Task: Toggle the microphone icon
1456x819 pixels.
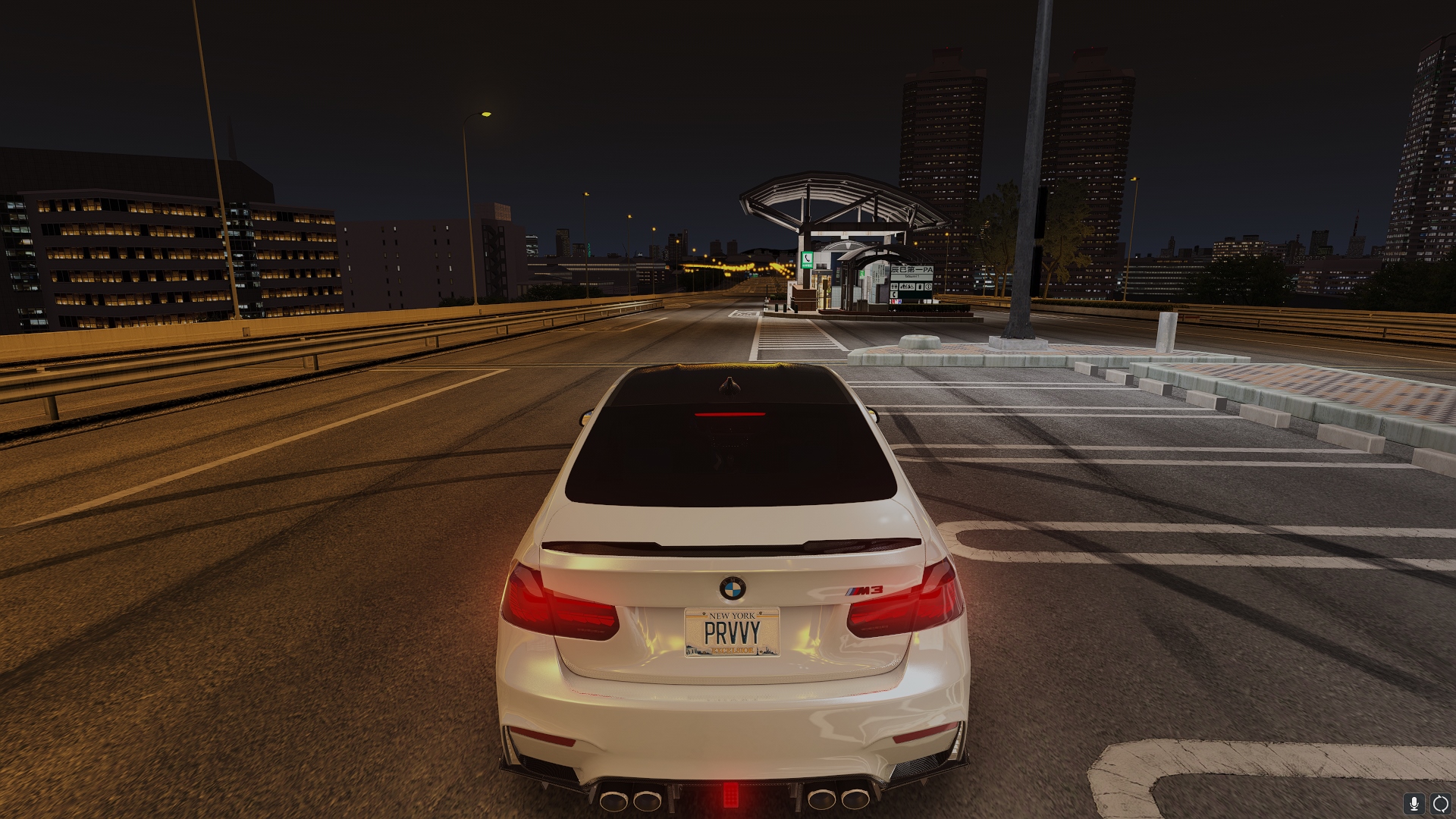Action: (1414, 803)
